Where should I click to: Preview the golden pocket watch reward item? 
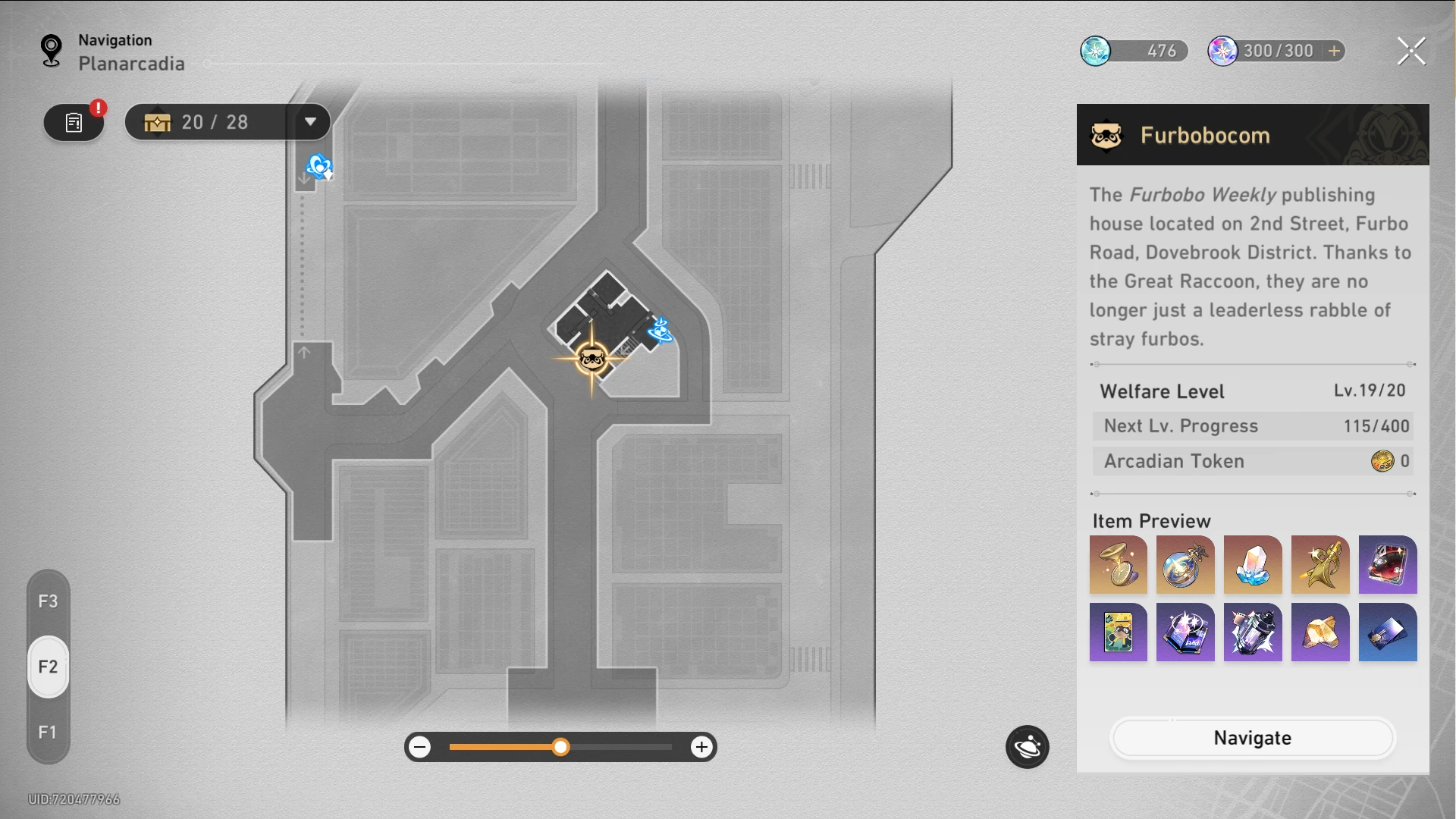pyautogui.click(x=1118, y=565)
